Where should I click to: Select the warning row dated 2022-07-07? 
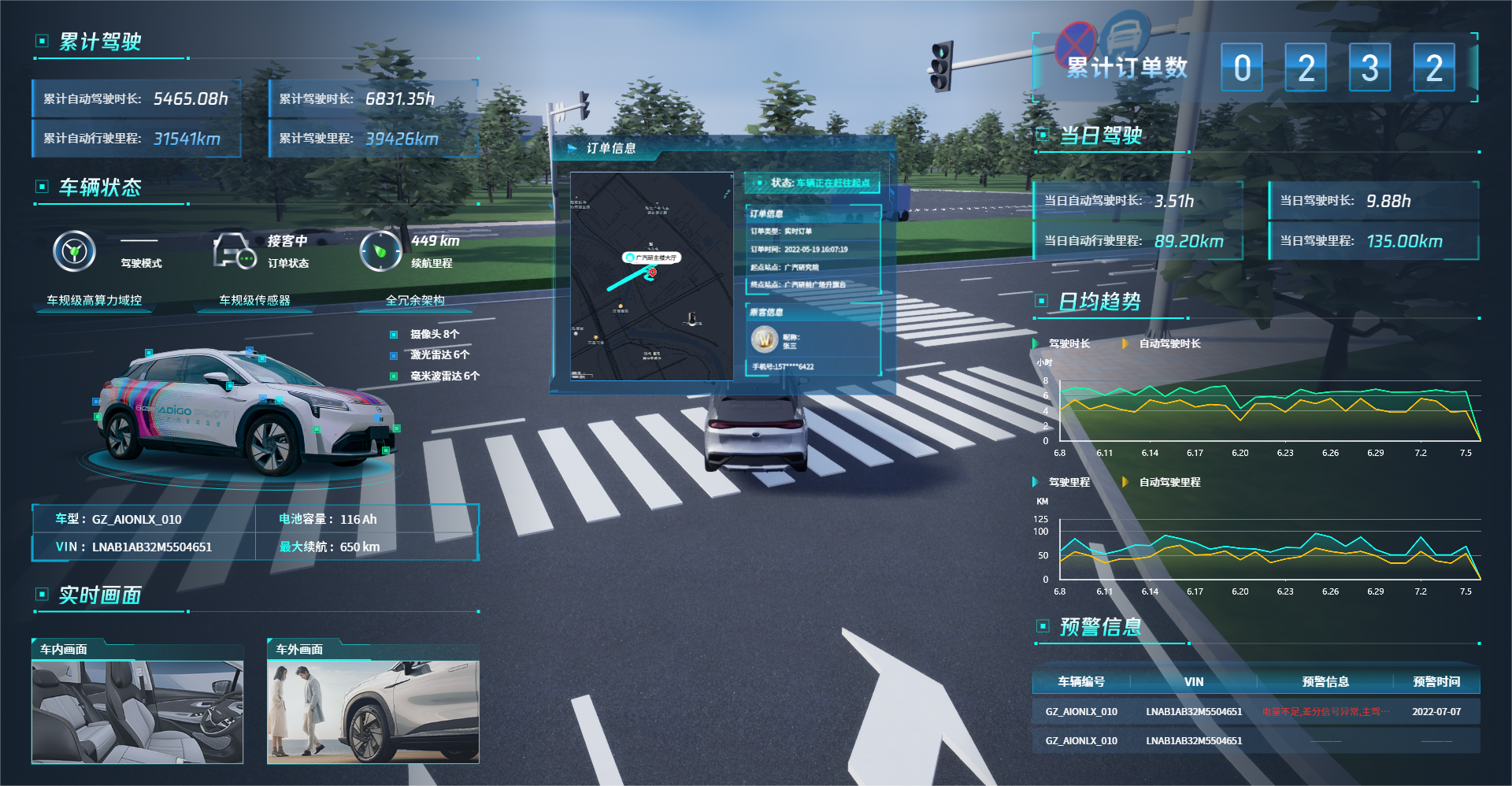(x=1255, y=712)
